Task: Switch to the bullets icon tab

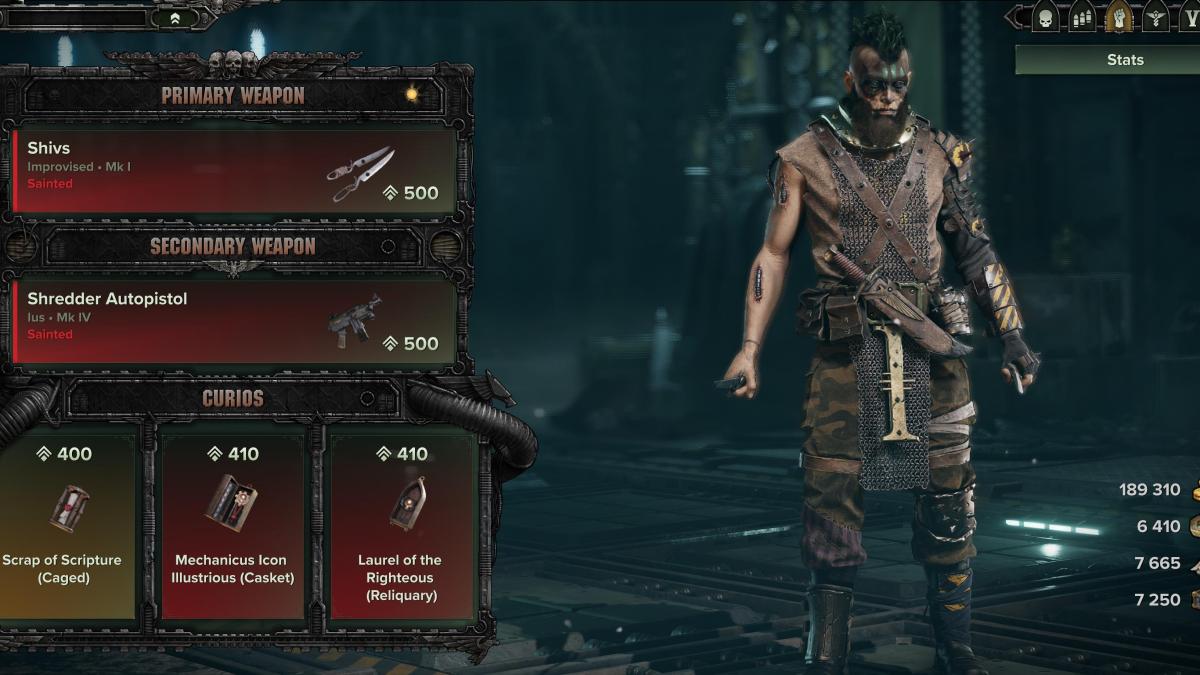Action: point(1082,18)
